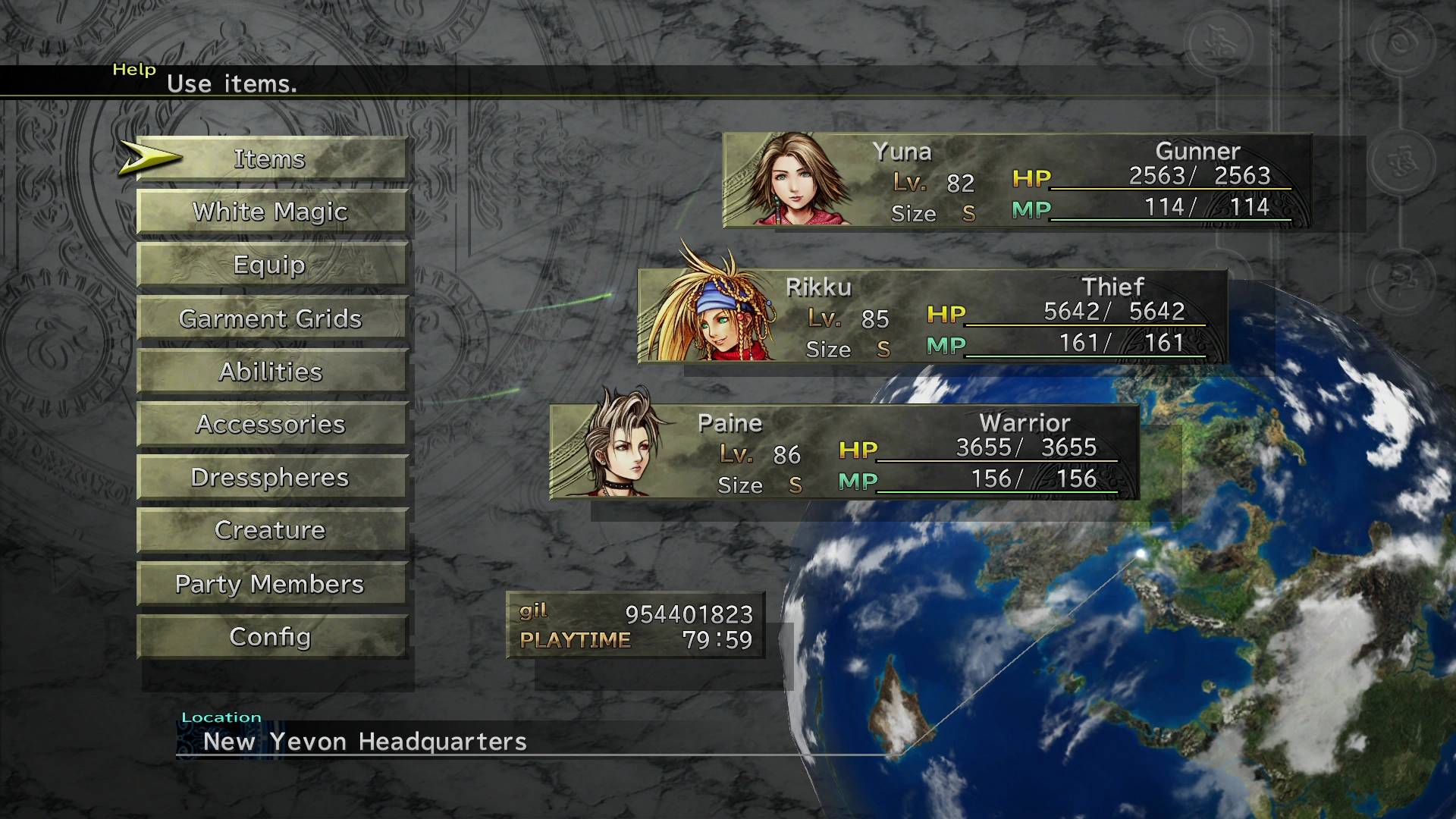This screenshot has width=1456, height=819.
Task: Open the Items menu
Action: coord(271,158)
